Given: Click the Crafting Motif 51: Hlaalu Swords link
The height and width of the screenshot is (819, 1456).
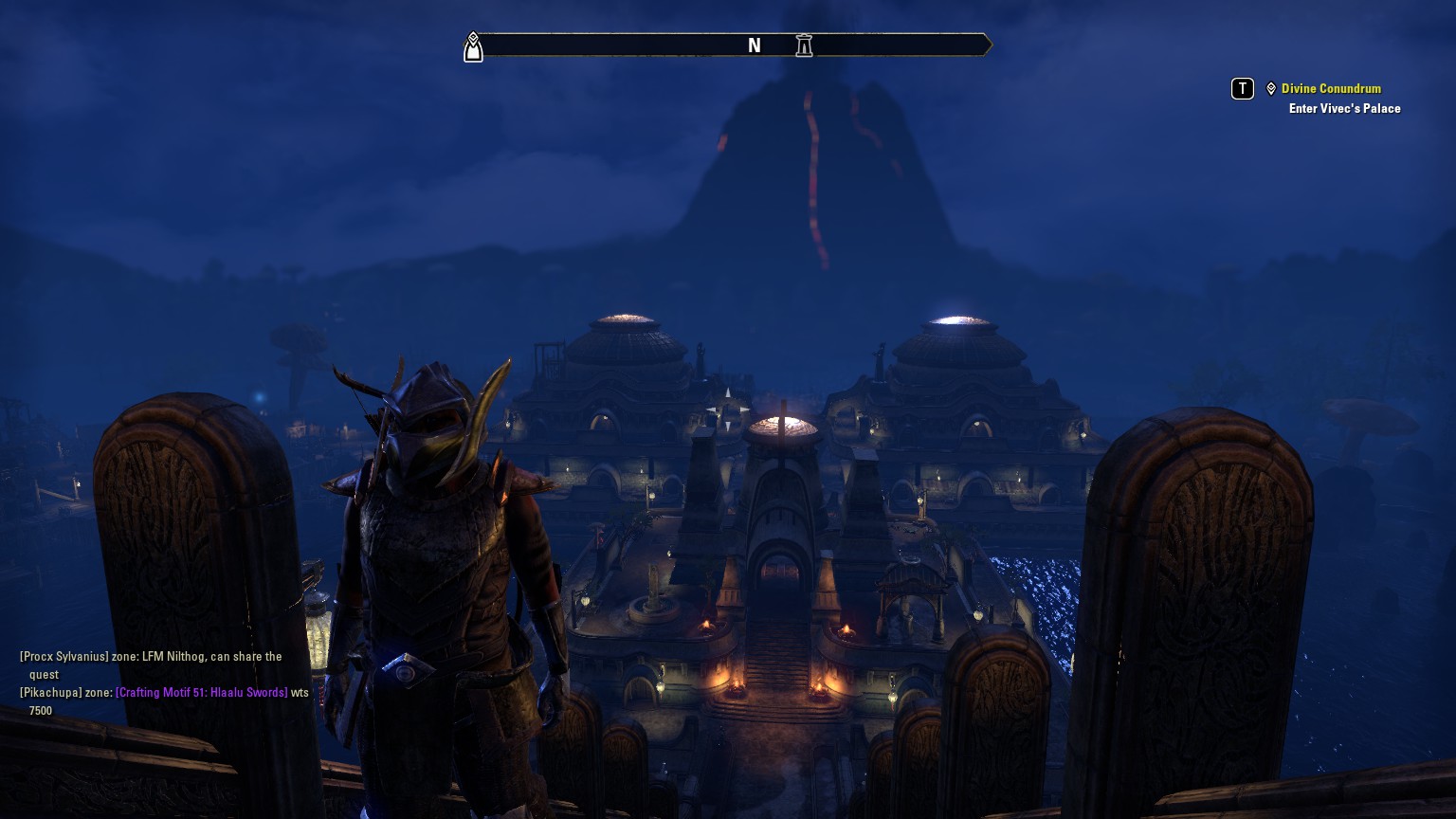Looking at the screenshot, I should coord(201,693).
